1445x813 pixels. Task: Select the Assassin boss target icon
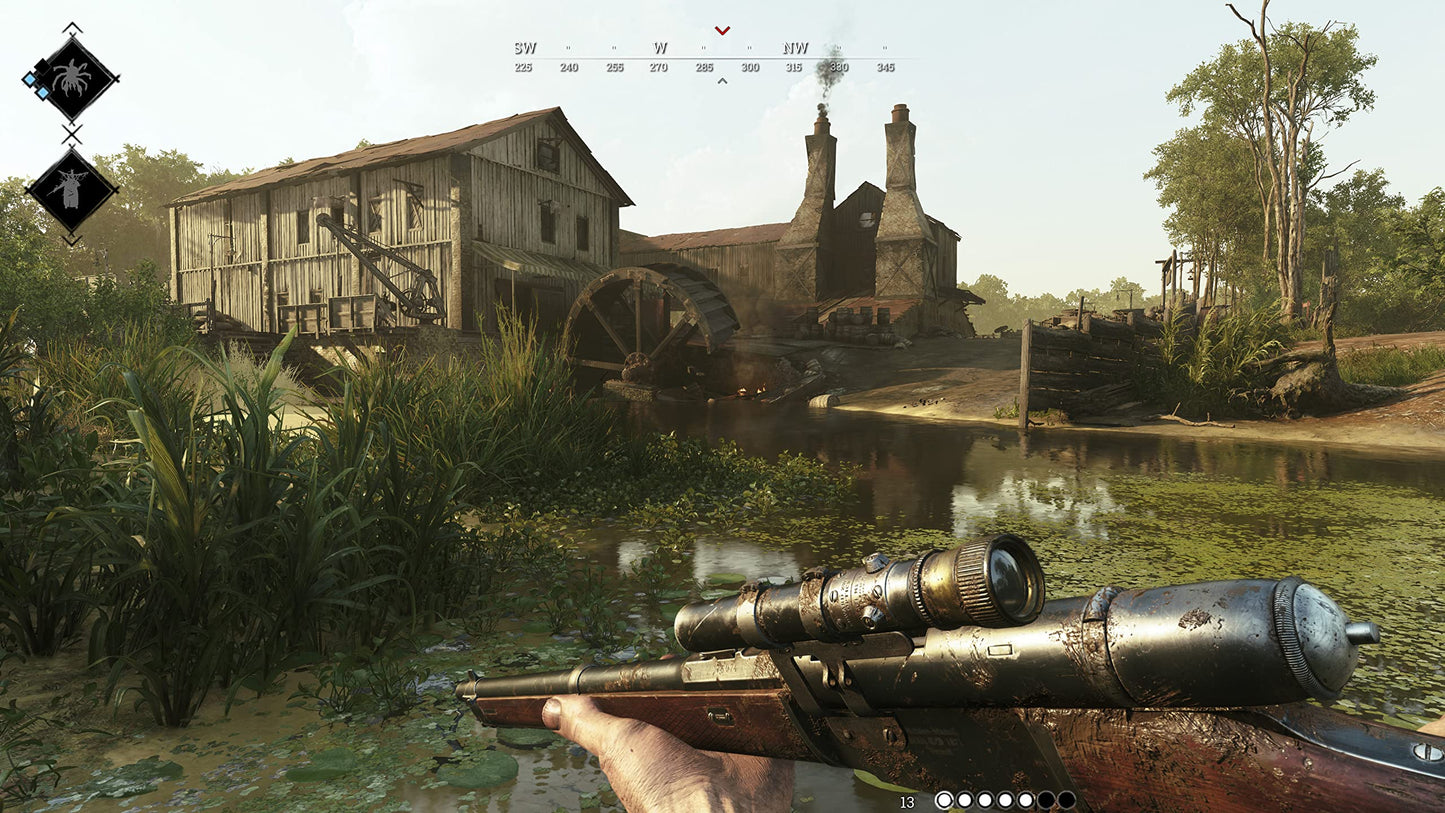click(x=70, y=188)
